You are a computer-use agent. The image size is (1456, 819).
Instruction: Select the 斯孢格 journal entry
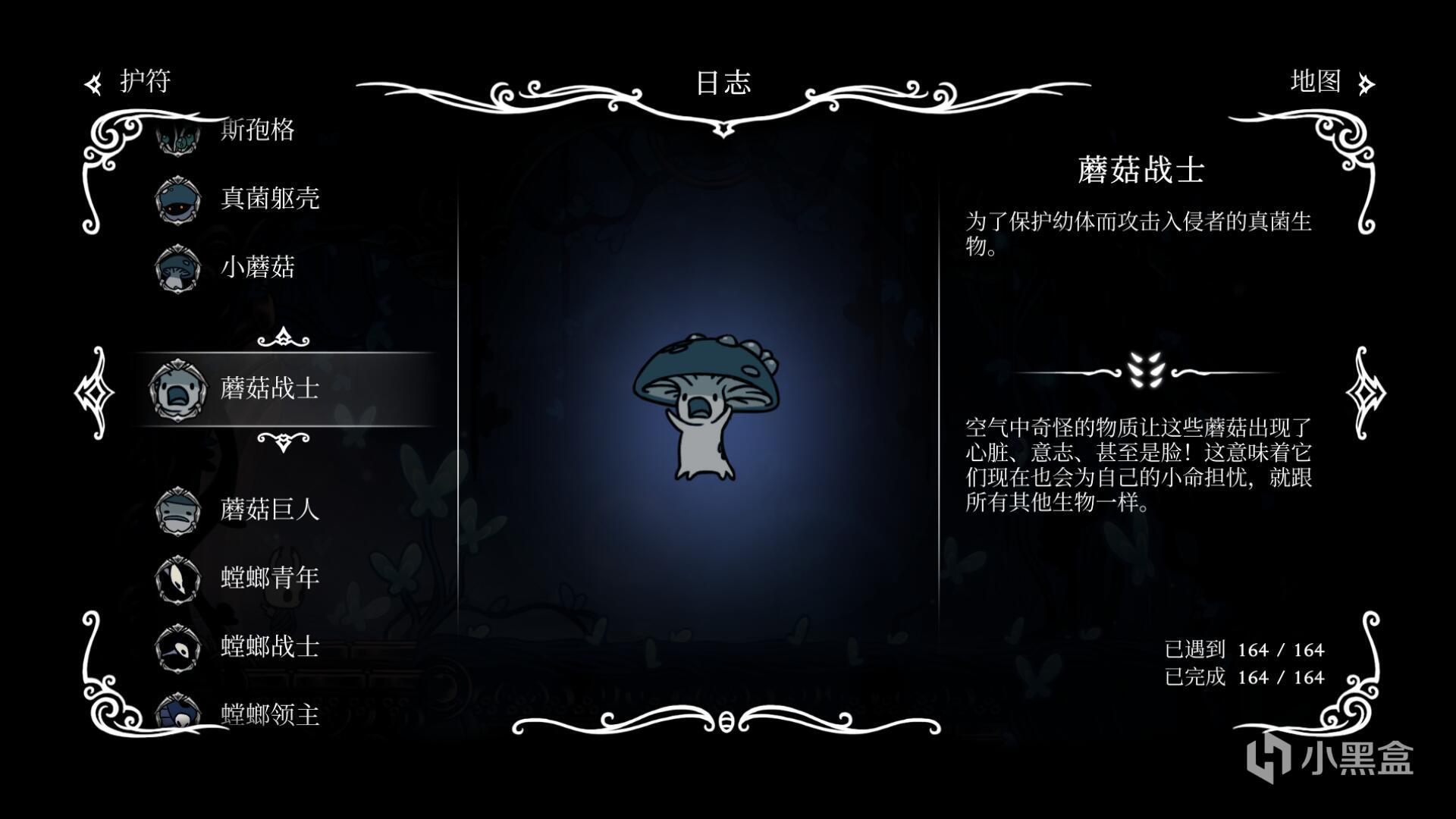coord(256,130)
